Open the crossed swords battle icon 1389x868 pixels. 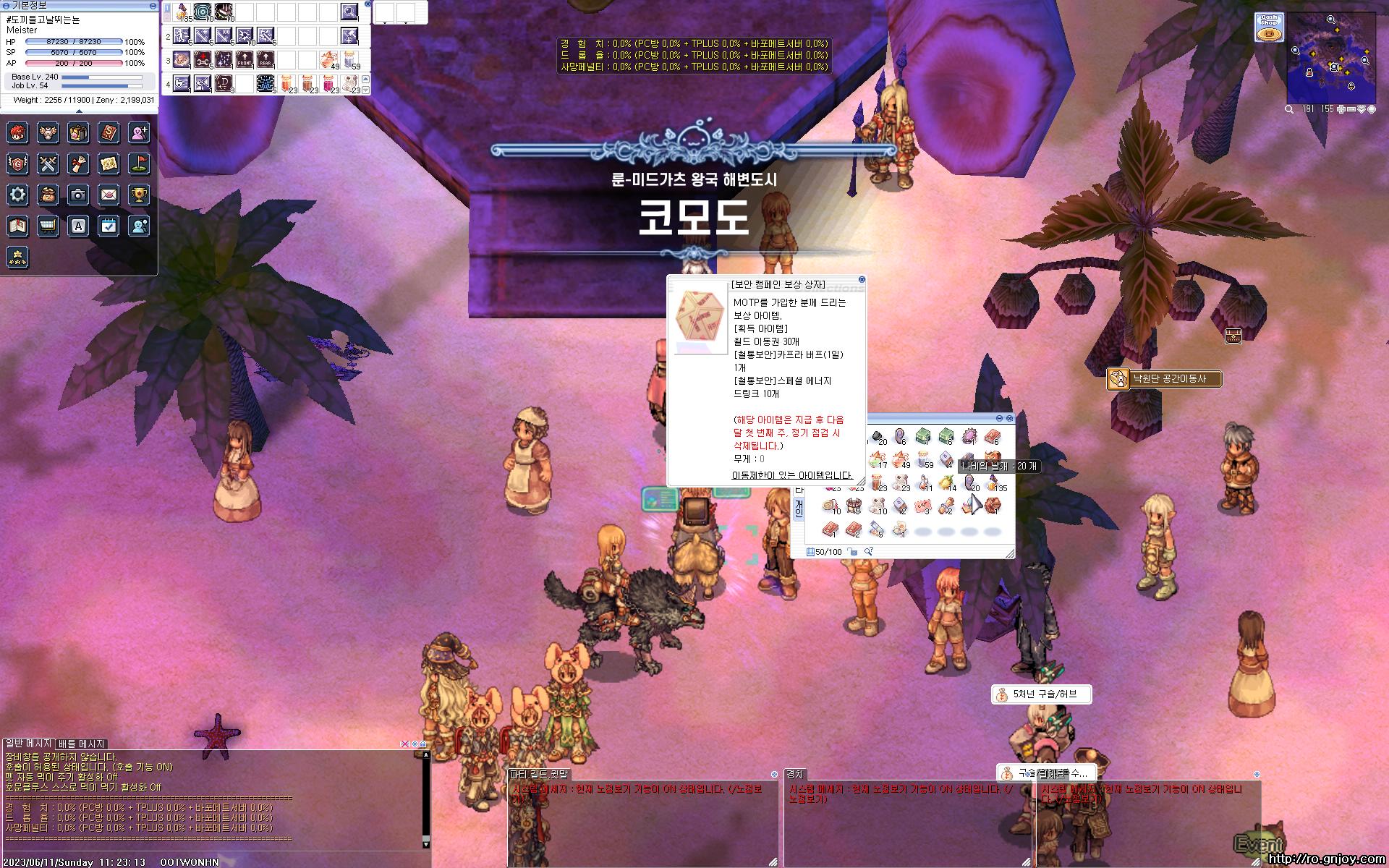pyautogui.click(x=48, y=164)
